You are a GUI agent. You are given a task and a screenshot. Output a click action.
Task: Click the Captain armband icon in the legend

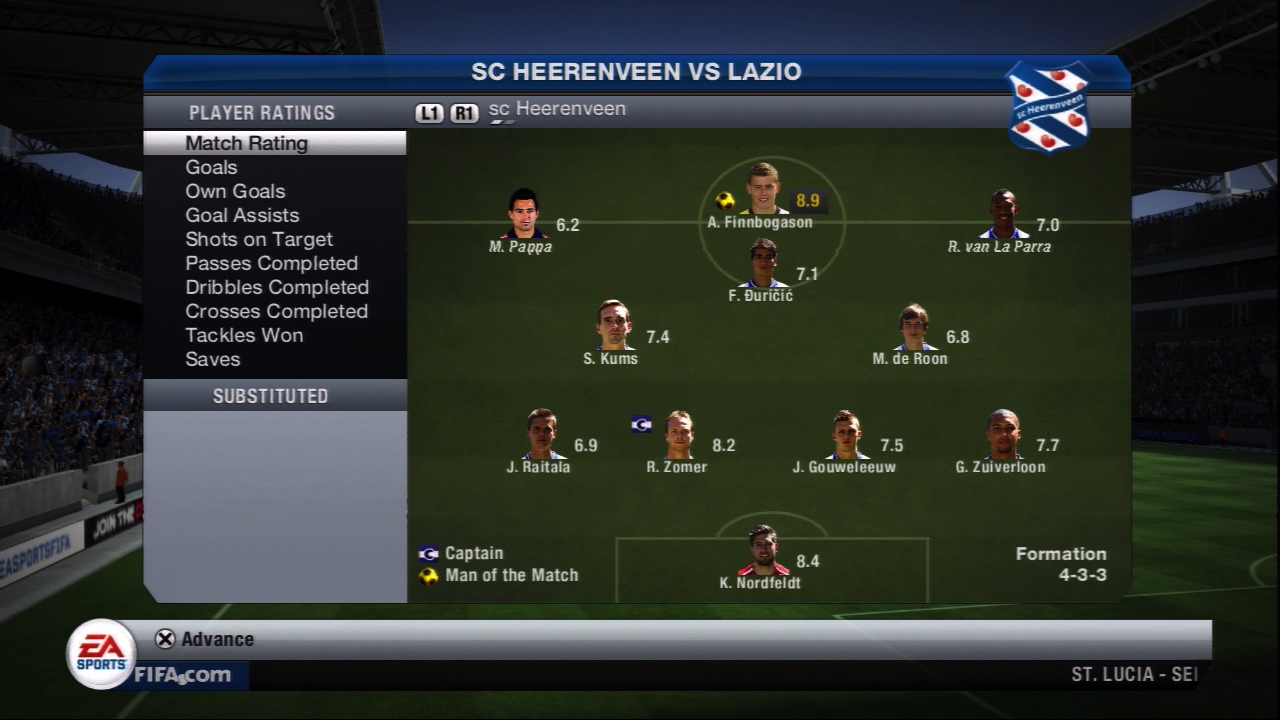pos(428,553)
